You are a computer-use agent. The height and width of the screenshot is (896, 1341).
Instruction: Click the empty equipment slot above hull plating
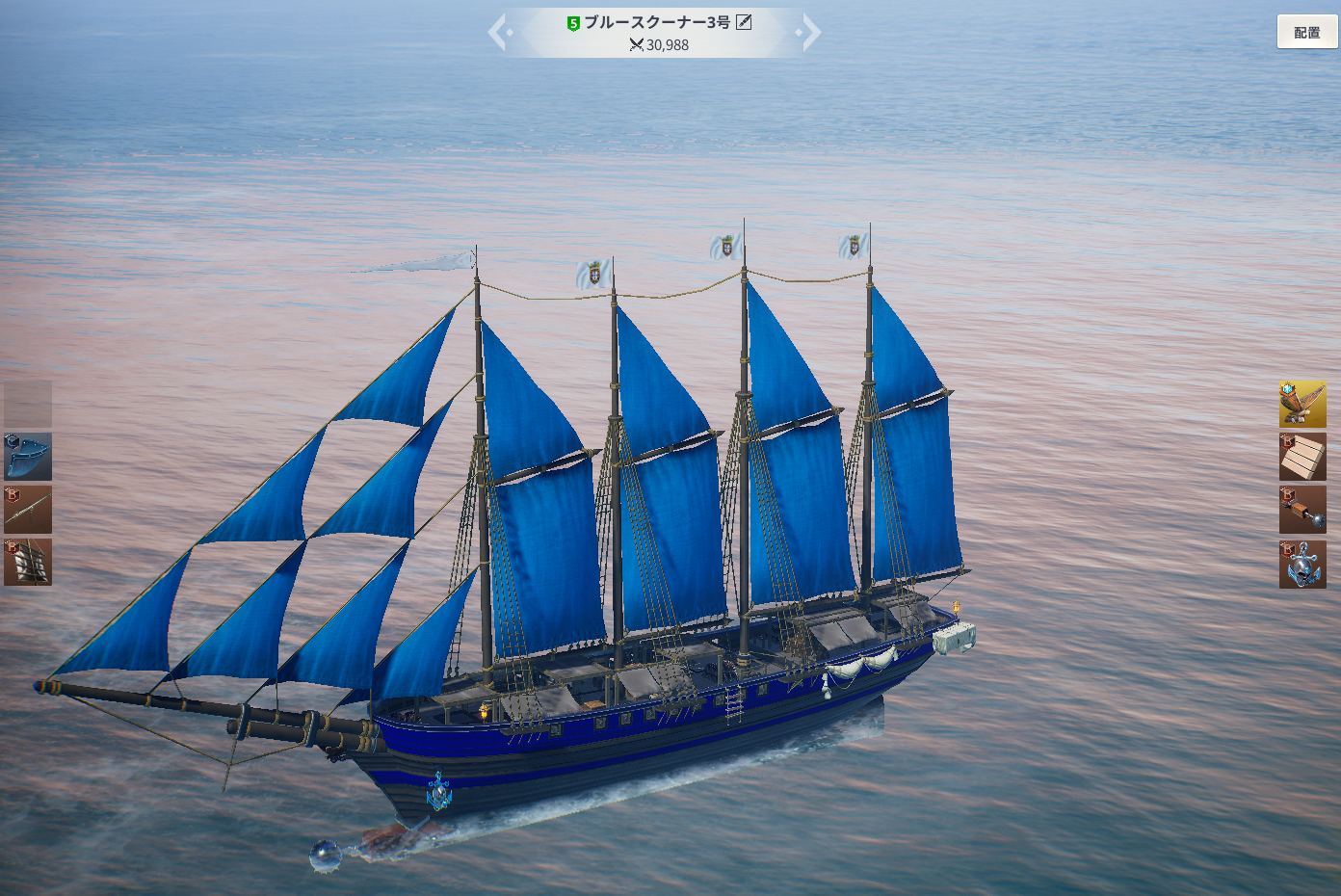tap(28, 404)
